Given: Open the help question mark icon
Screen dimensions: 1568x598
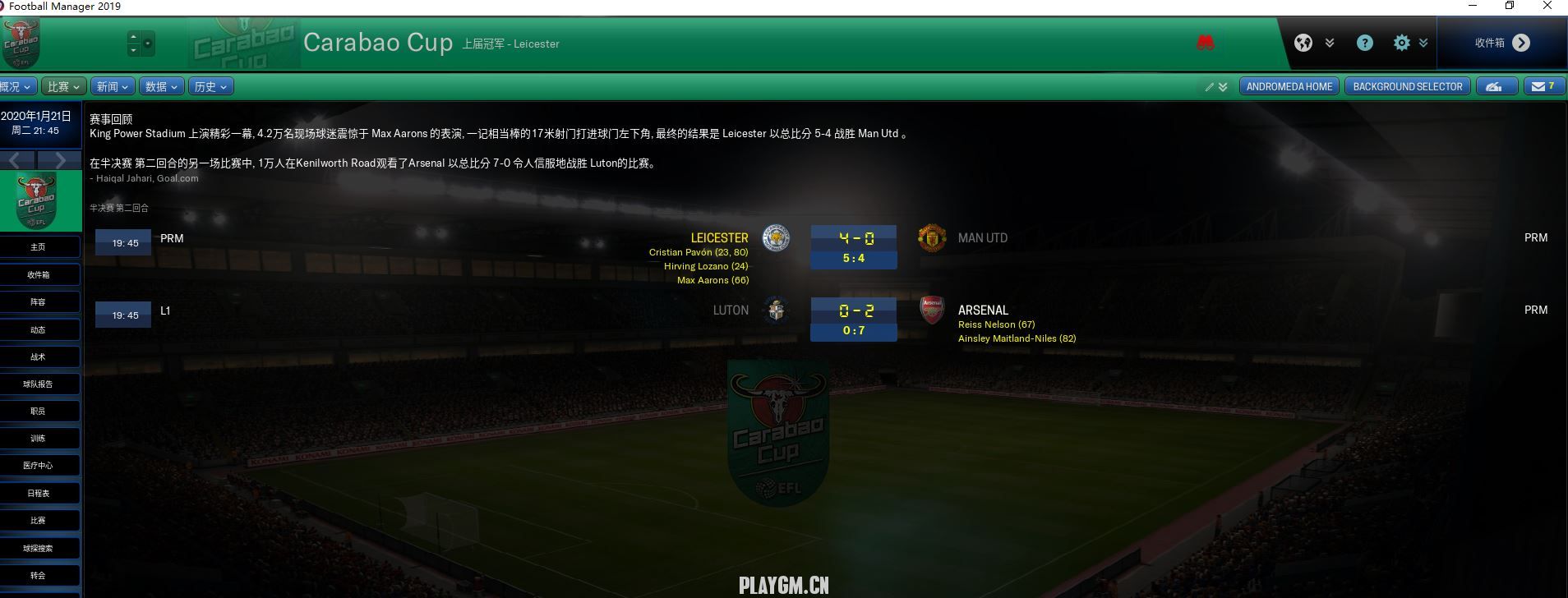Looking at the screenshot, I should [x=1364, y=43].
